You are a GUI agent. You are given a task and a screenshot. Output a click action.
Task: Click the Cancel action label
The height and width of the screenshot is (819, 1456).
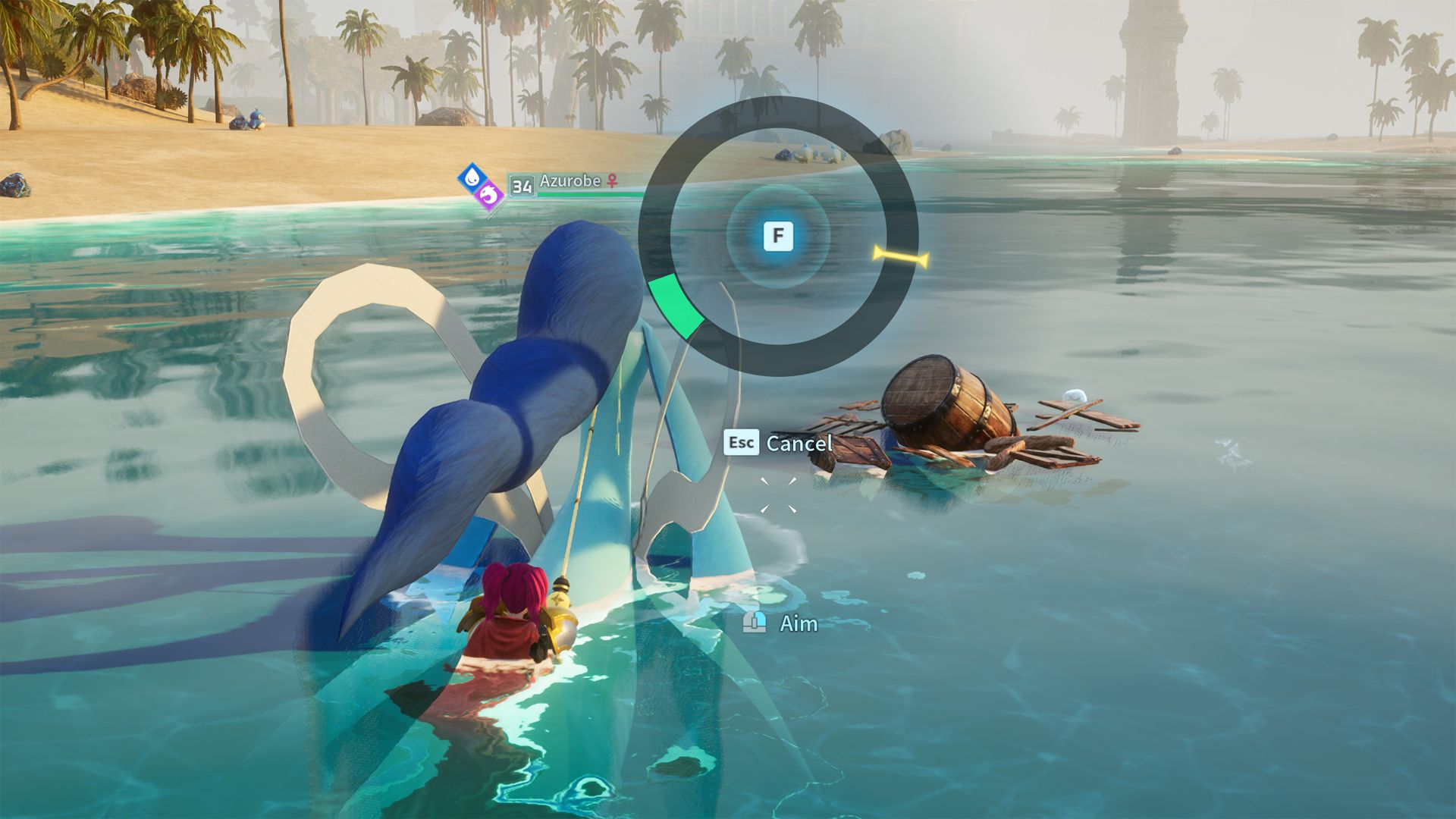799,444
